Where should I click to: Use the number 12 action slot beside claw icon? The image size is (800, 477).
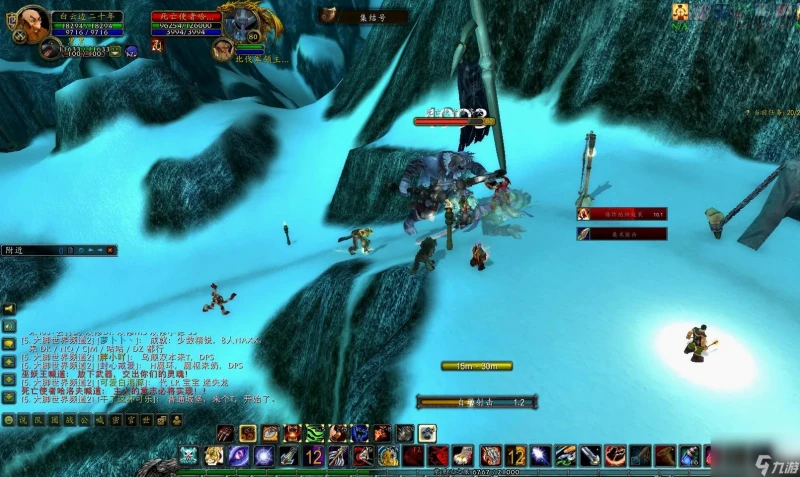(313, 456)
